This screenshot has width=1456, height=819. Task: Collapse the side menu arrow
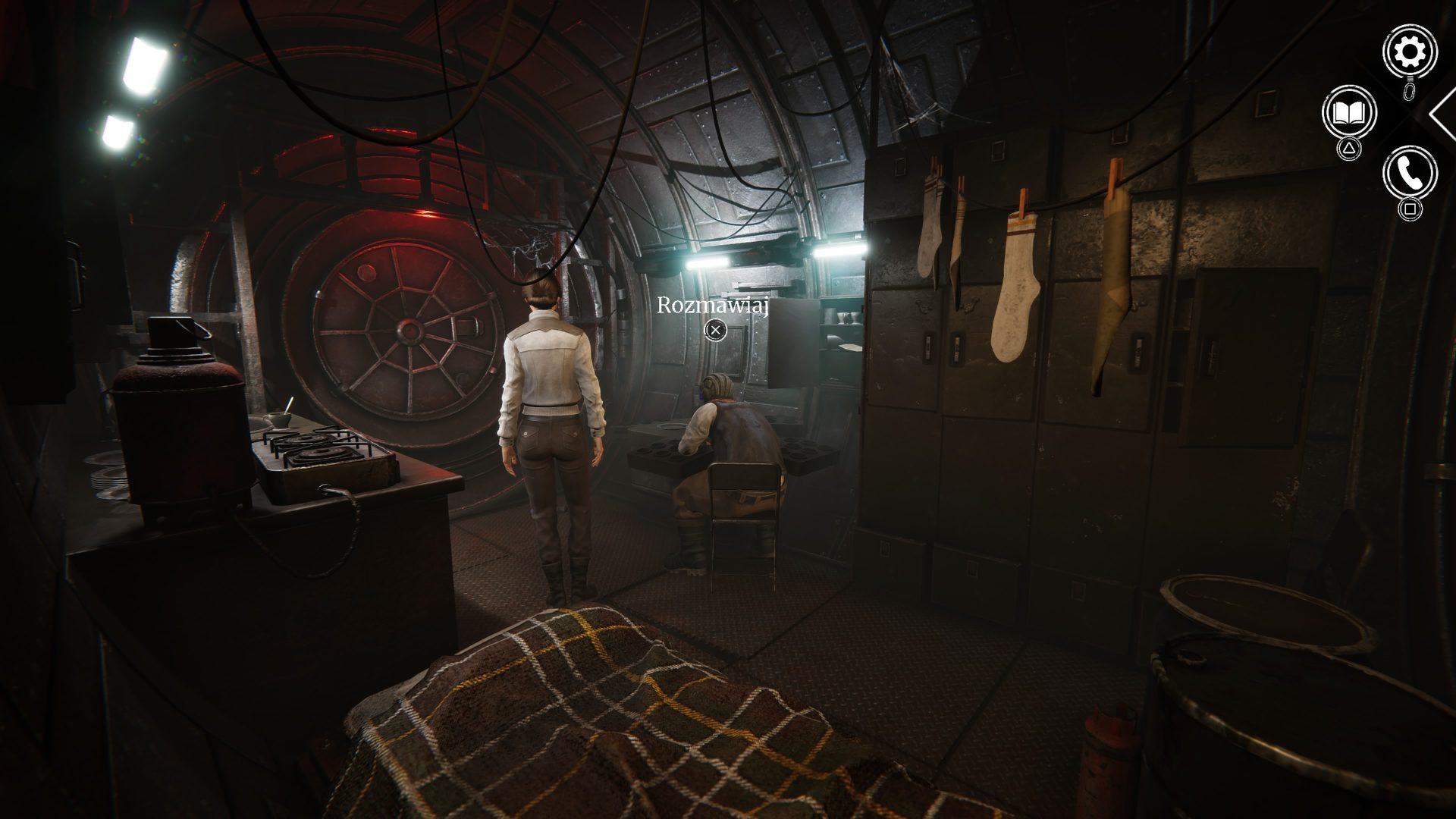coord(1443,114)
